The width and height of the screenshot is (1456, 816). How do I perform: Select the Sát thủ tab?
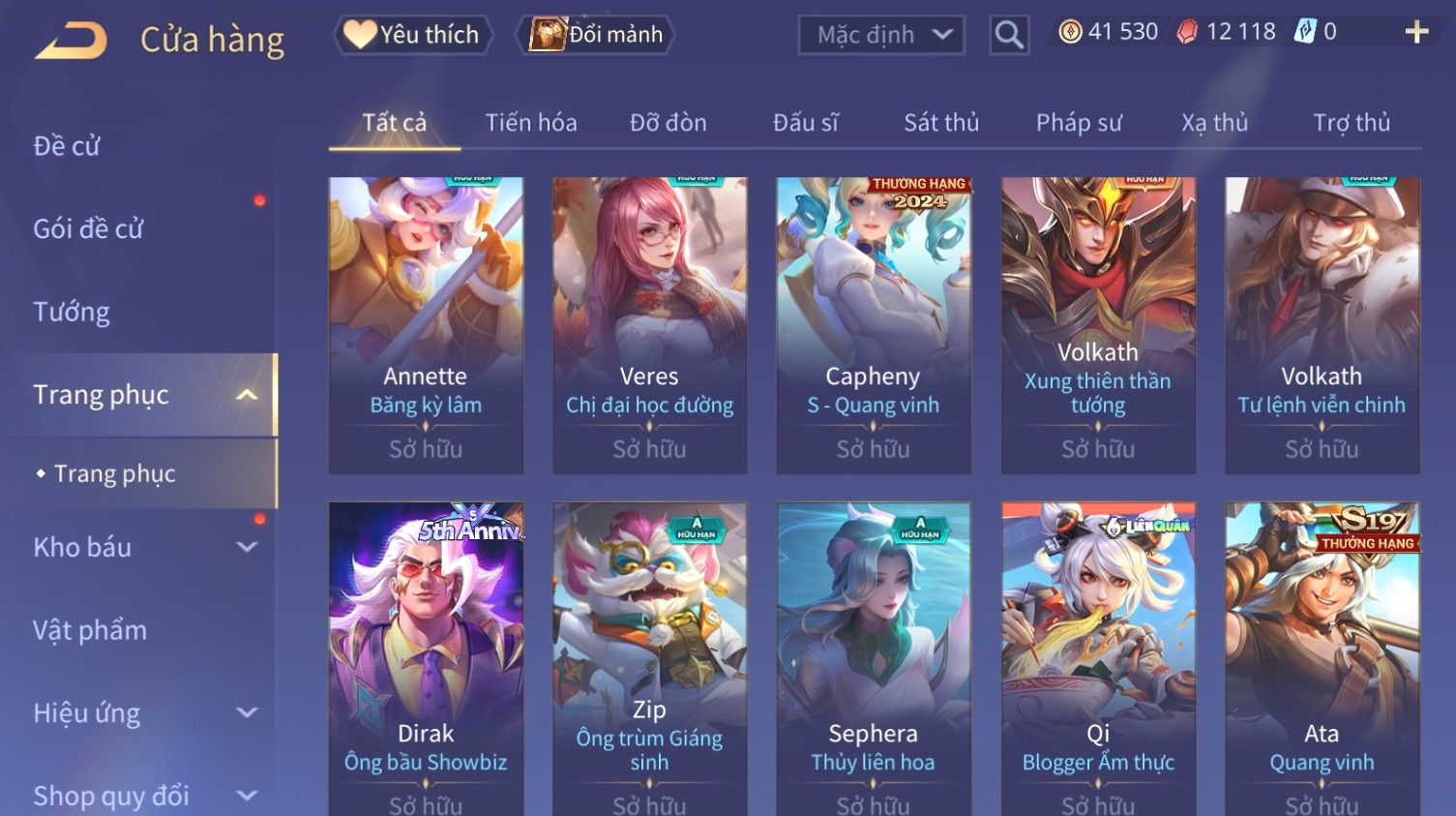point(941,123)
